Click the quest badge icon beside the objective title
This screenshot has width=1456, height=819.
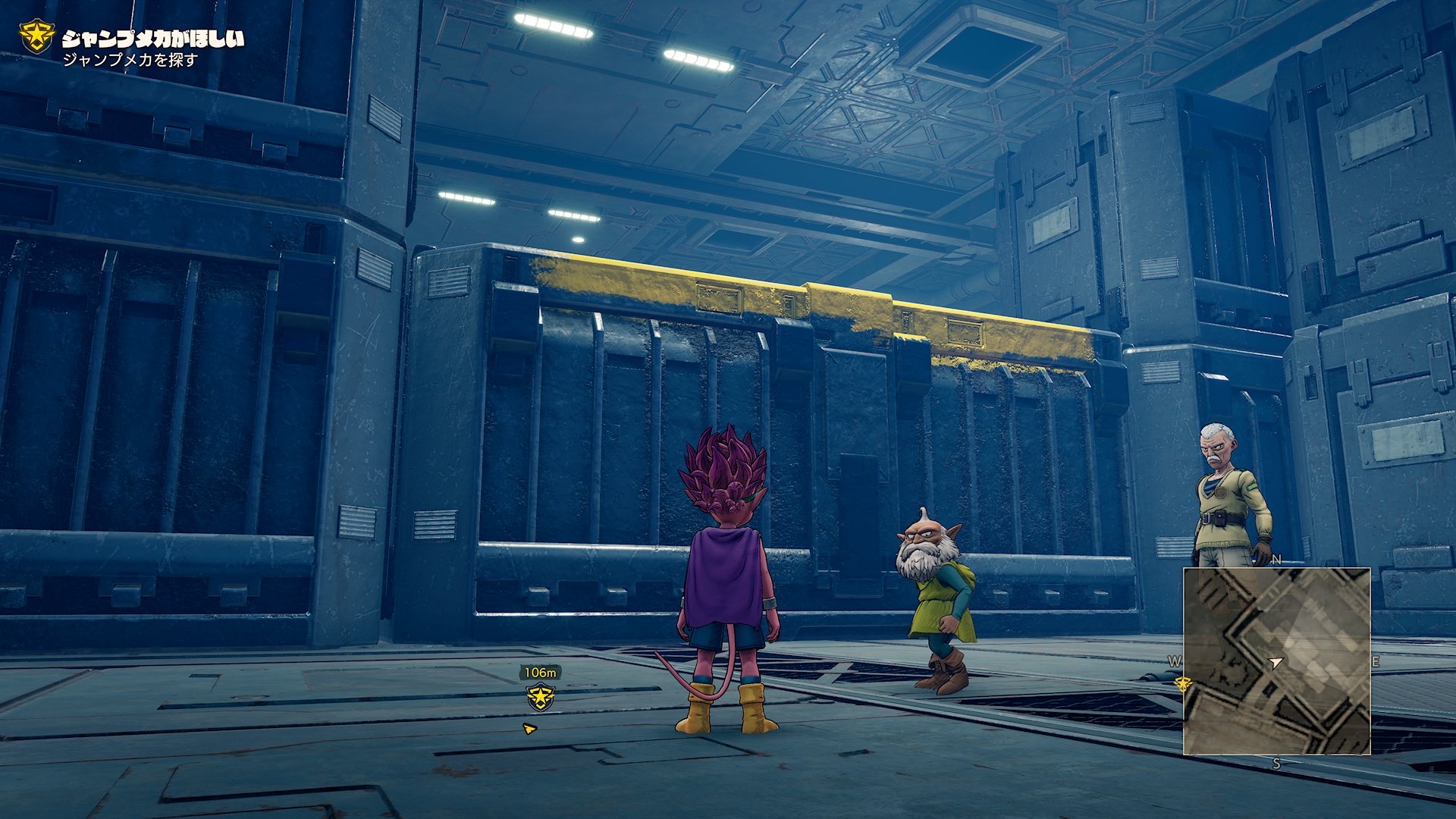tap(36, 36)
